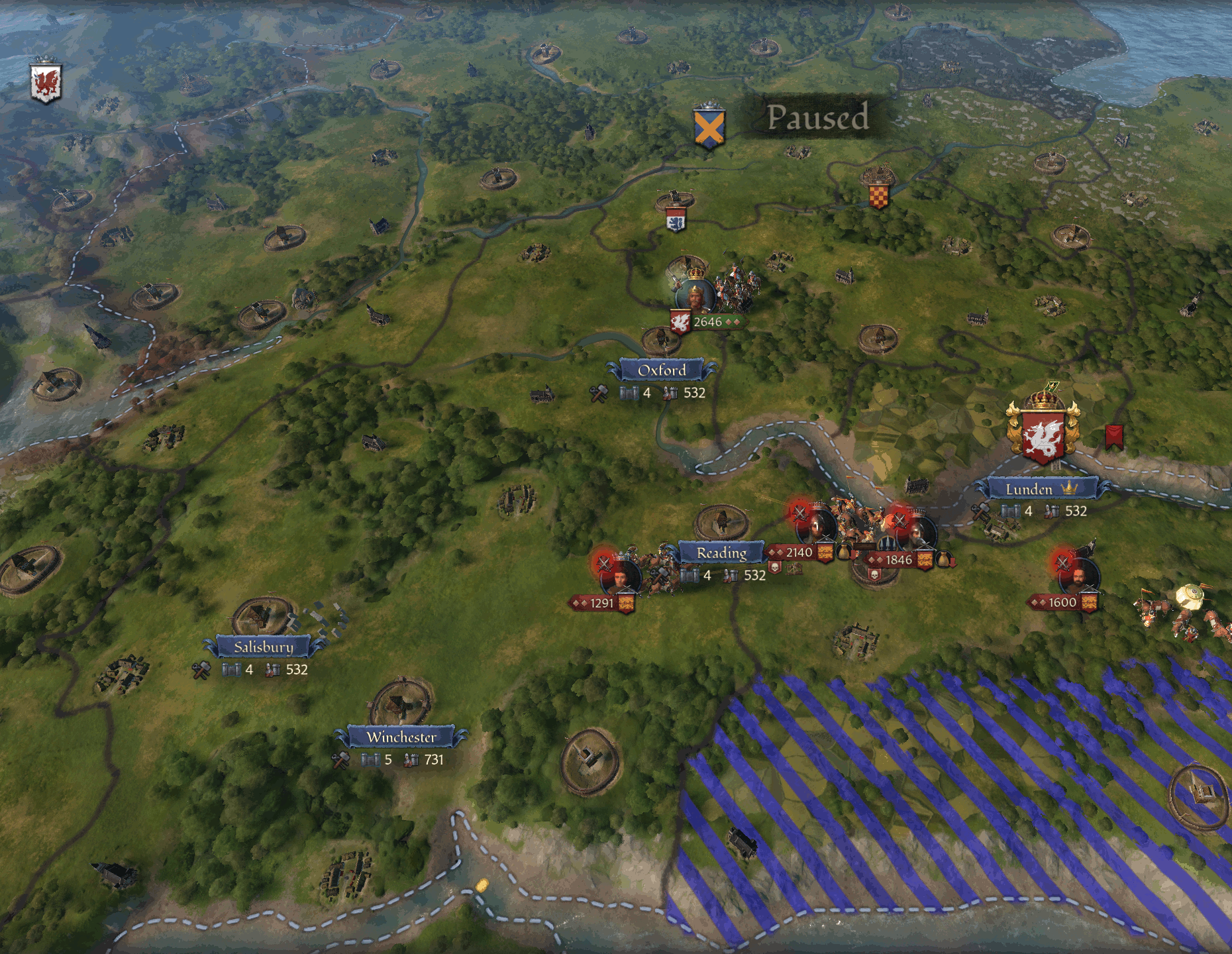Screen dimensions: 1232x954
Task: Open the white shield with blue lion
Action: pyautogui.click(x=676, y=221)
